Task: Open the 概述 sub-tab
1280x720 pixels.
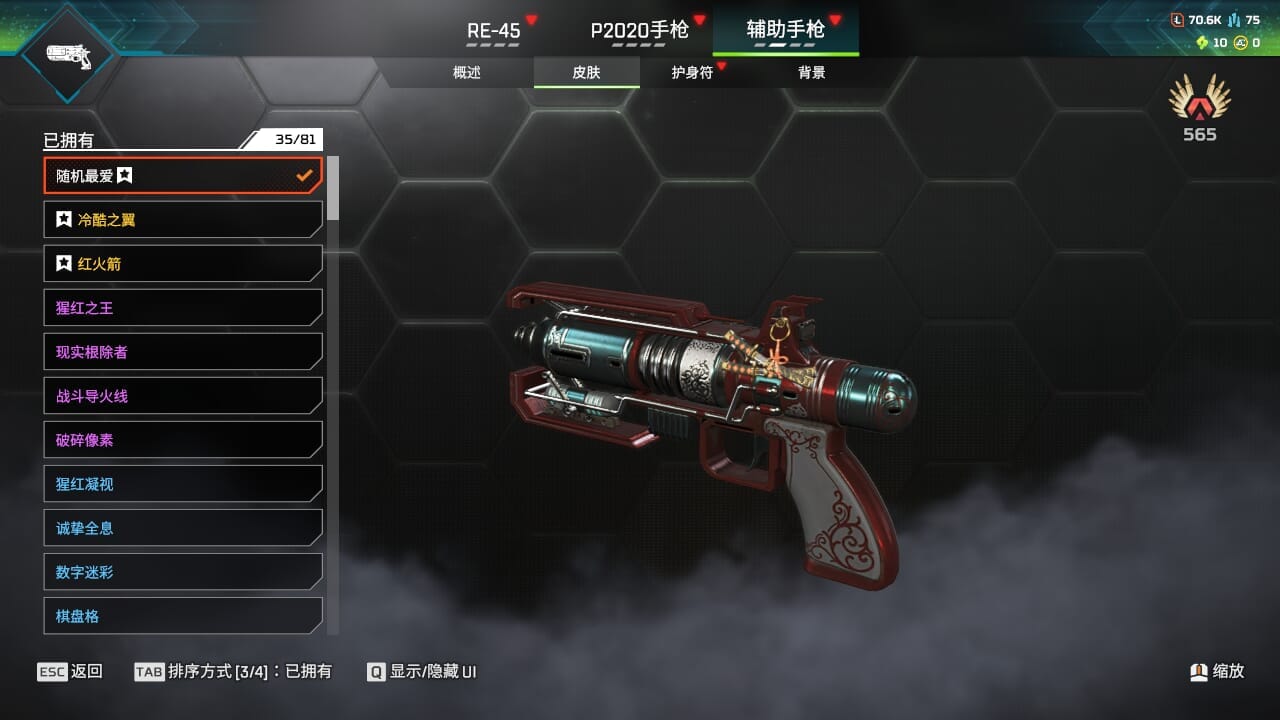Action: (x=467, y=72)
